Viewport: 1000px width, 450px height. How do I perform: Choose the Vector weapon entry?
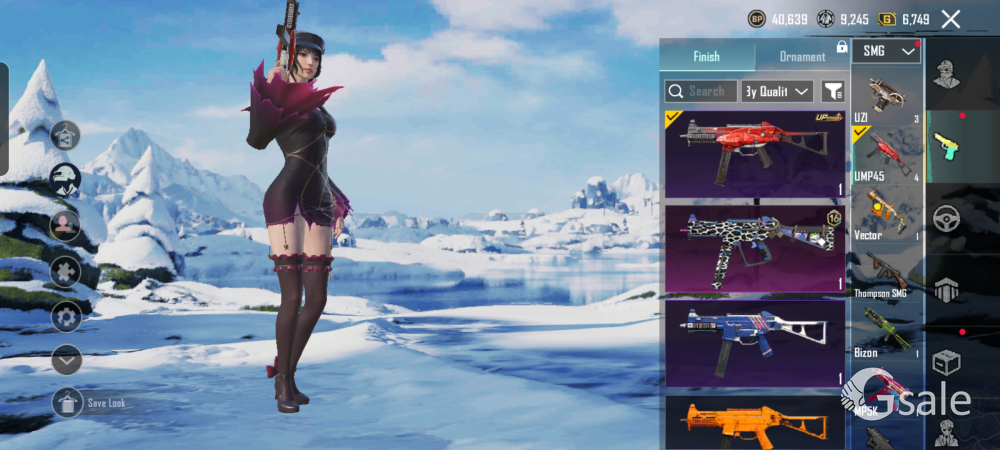[x=887, y=211]
